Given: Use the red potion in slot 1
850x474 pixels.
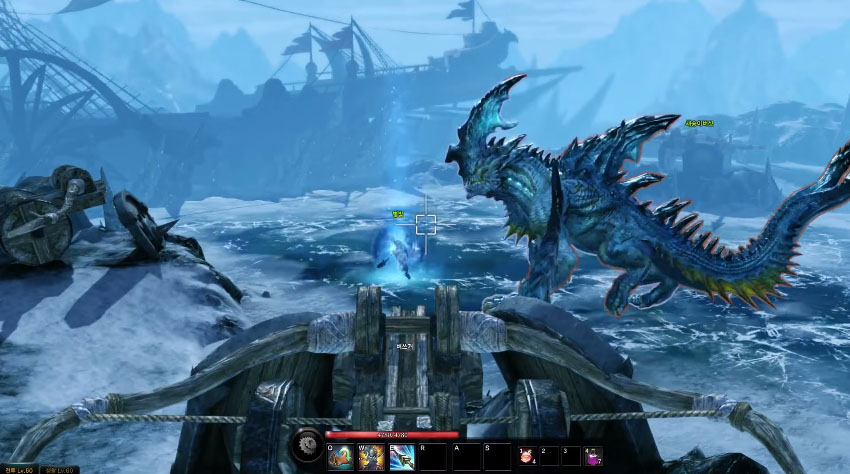Looking at the screenshot, I should [524, 457].
